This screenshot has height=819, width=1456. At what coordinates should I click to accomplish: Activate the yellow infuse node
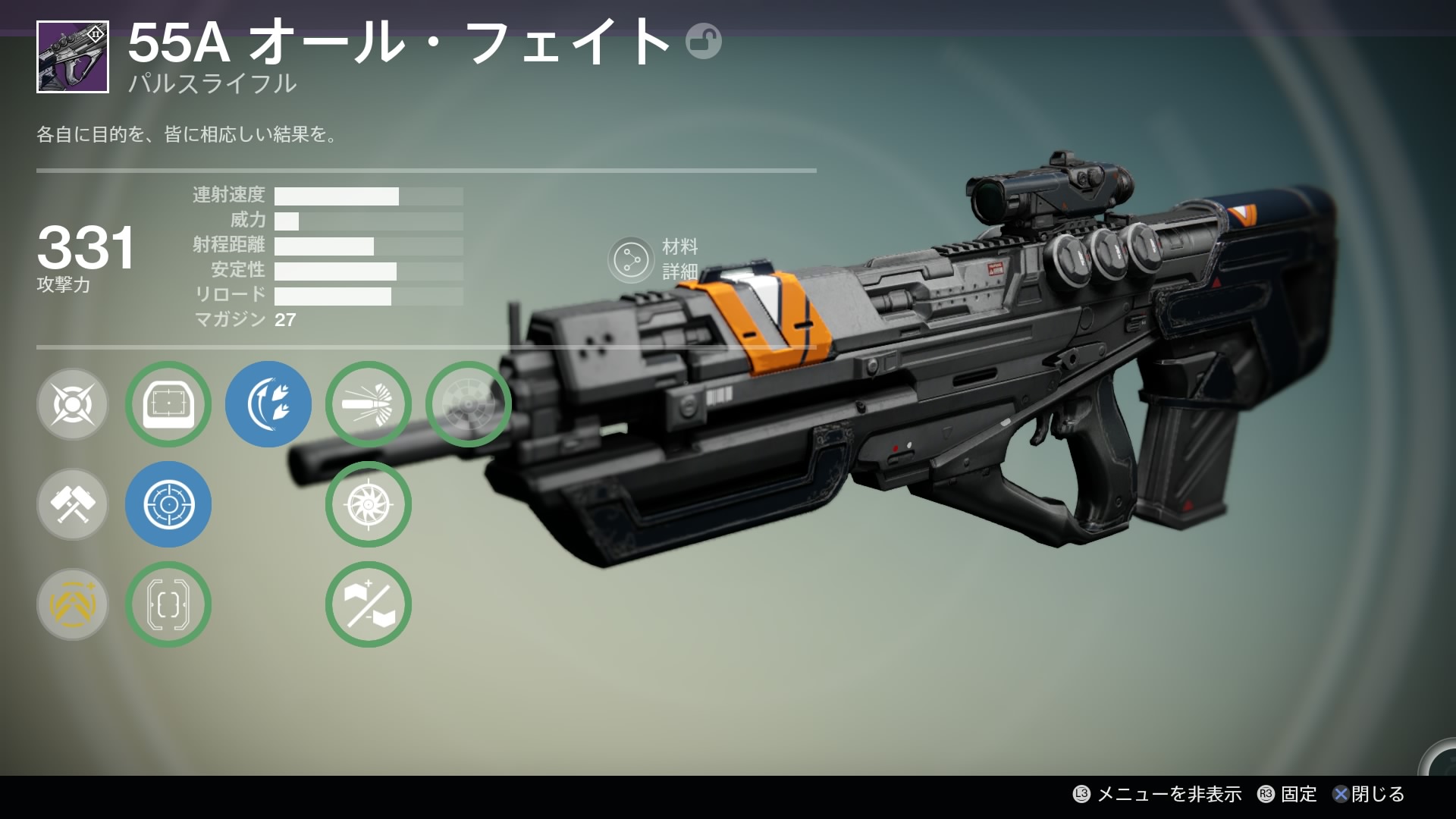pyautogui.click(x=73, y=604)
